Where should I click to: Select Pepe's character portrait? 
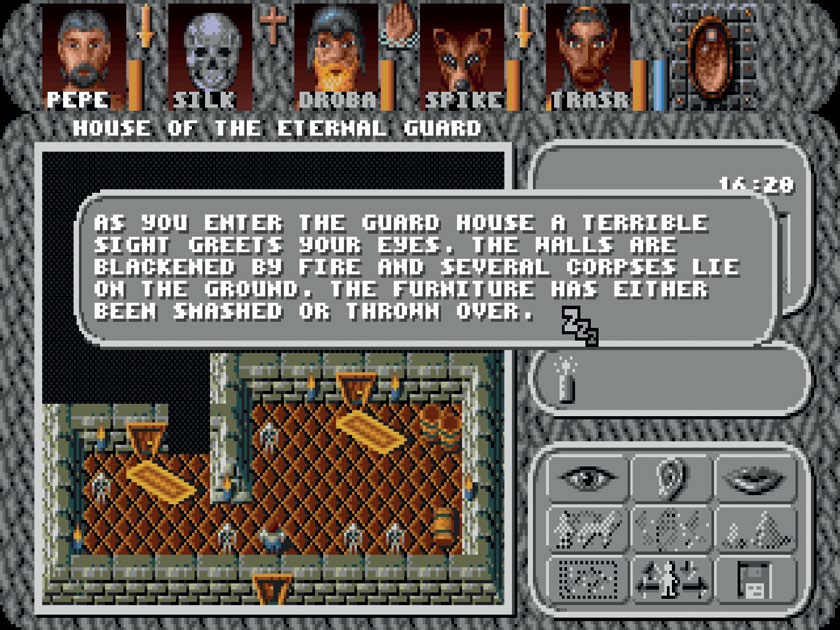point(85,52)
